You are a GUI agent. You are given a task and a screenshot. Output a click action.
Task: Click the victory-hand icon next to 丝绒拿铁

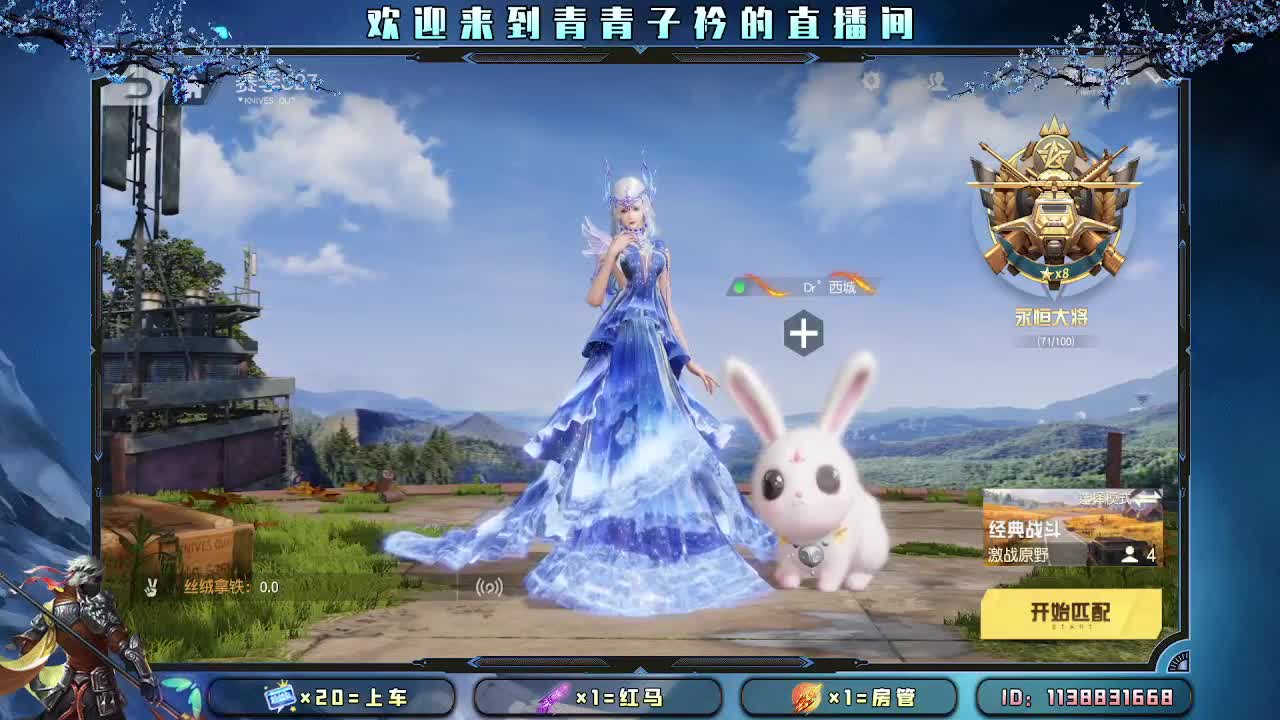[x=152, y=588]
